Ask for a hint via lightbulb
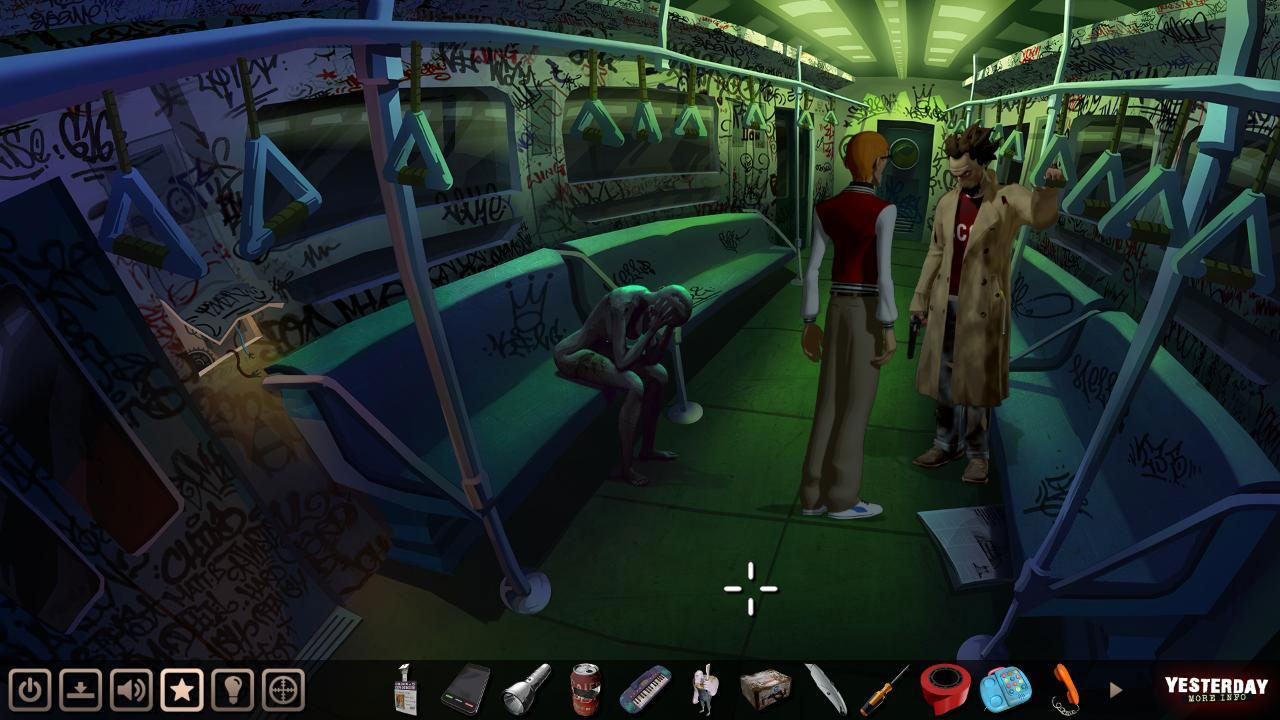The height and width of the screenshot is (720, 1280). click(232, 690)
